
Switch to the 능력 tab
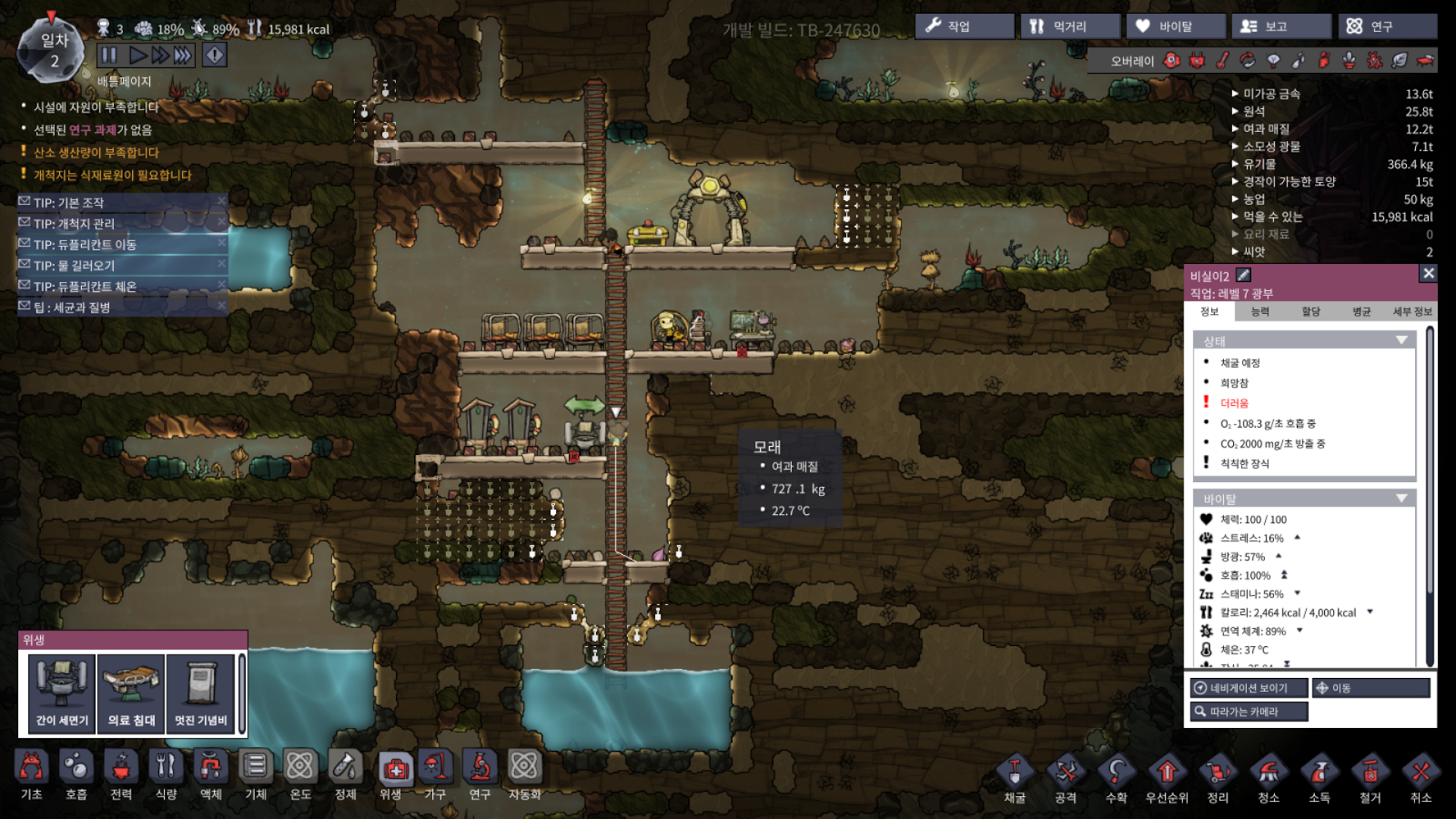point(1260,312)
